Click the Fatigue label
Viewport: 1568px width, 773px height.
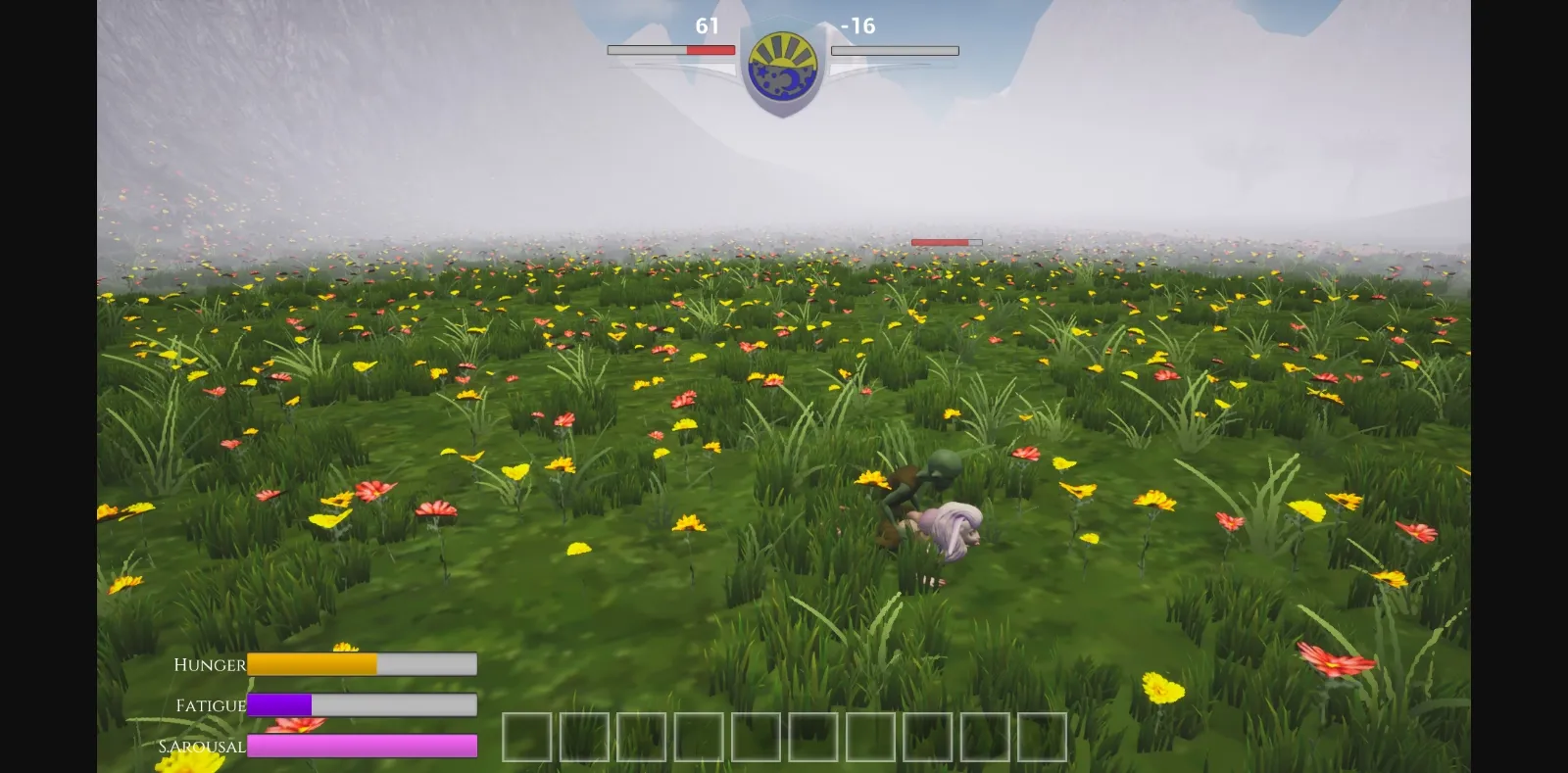coord(210,705)
